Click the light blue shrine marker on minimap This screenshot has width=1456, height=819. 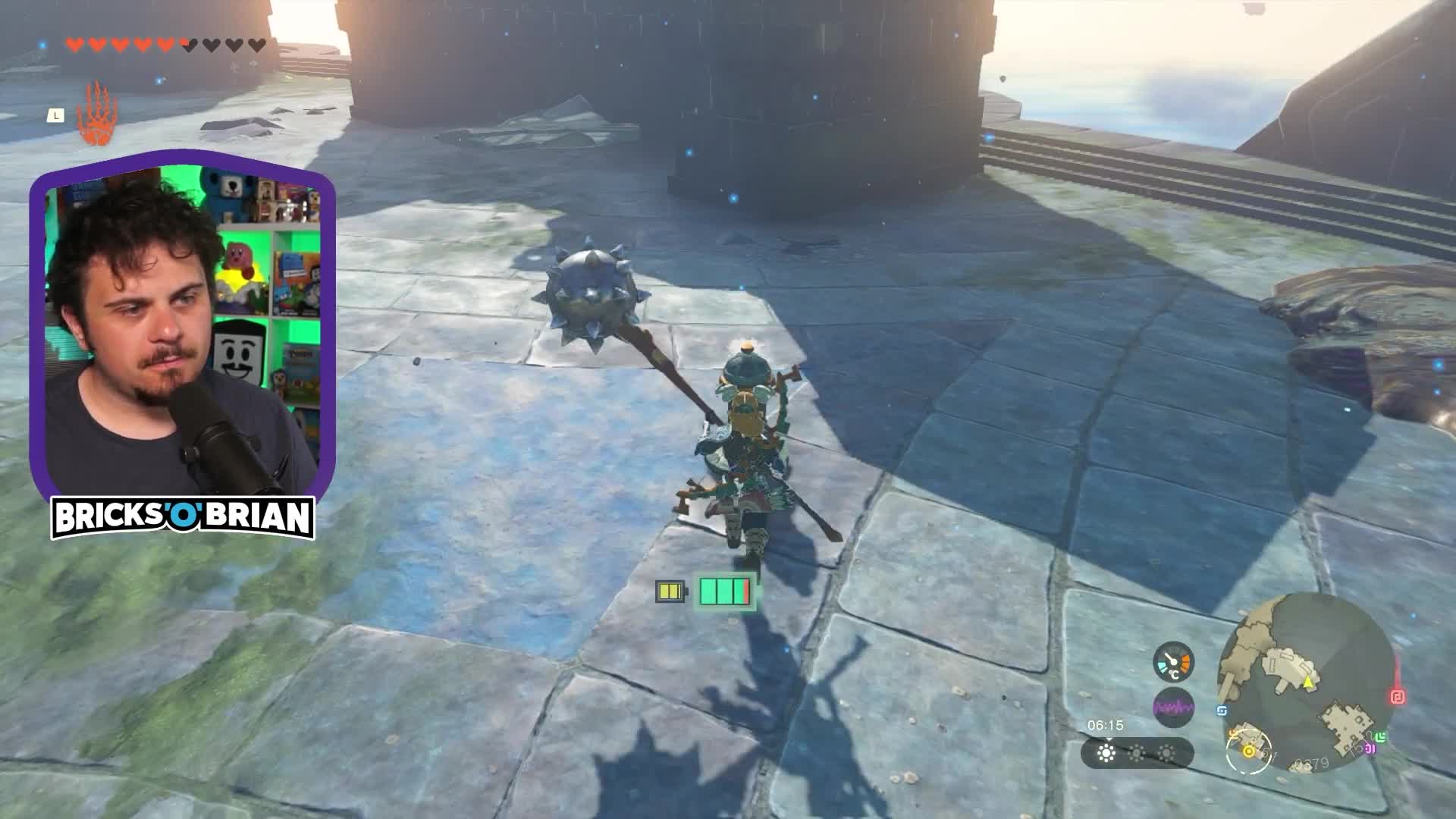coord(1222,711)
